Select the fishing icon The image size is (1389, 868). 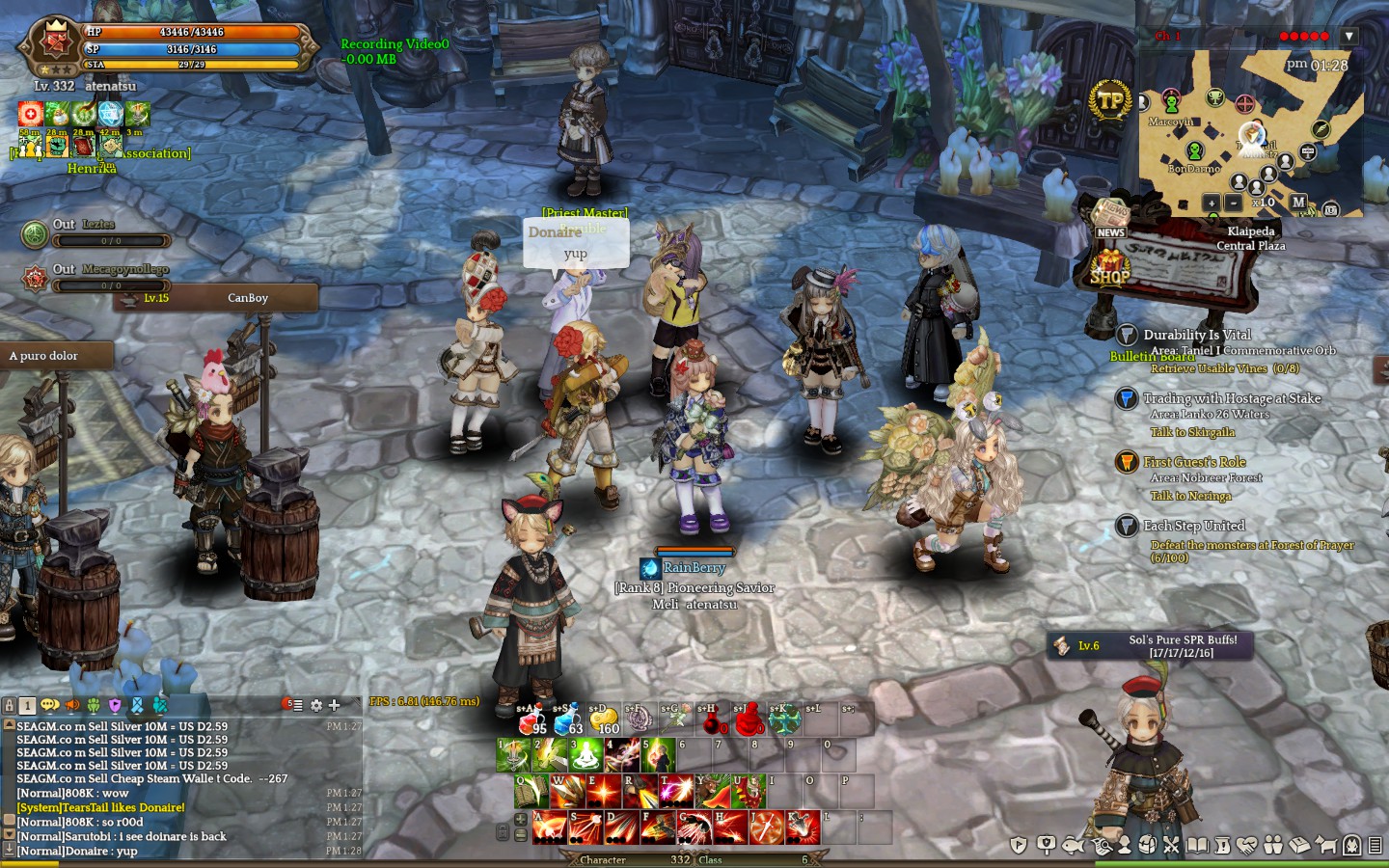[1076, 844]
